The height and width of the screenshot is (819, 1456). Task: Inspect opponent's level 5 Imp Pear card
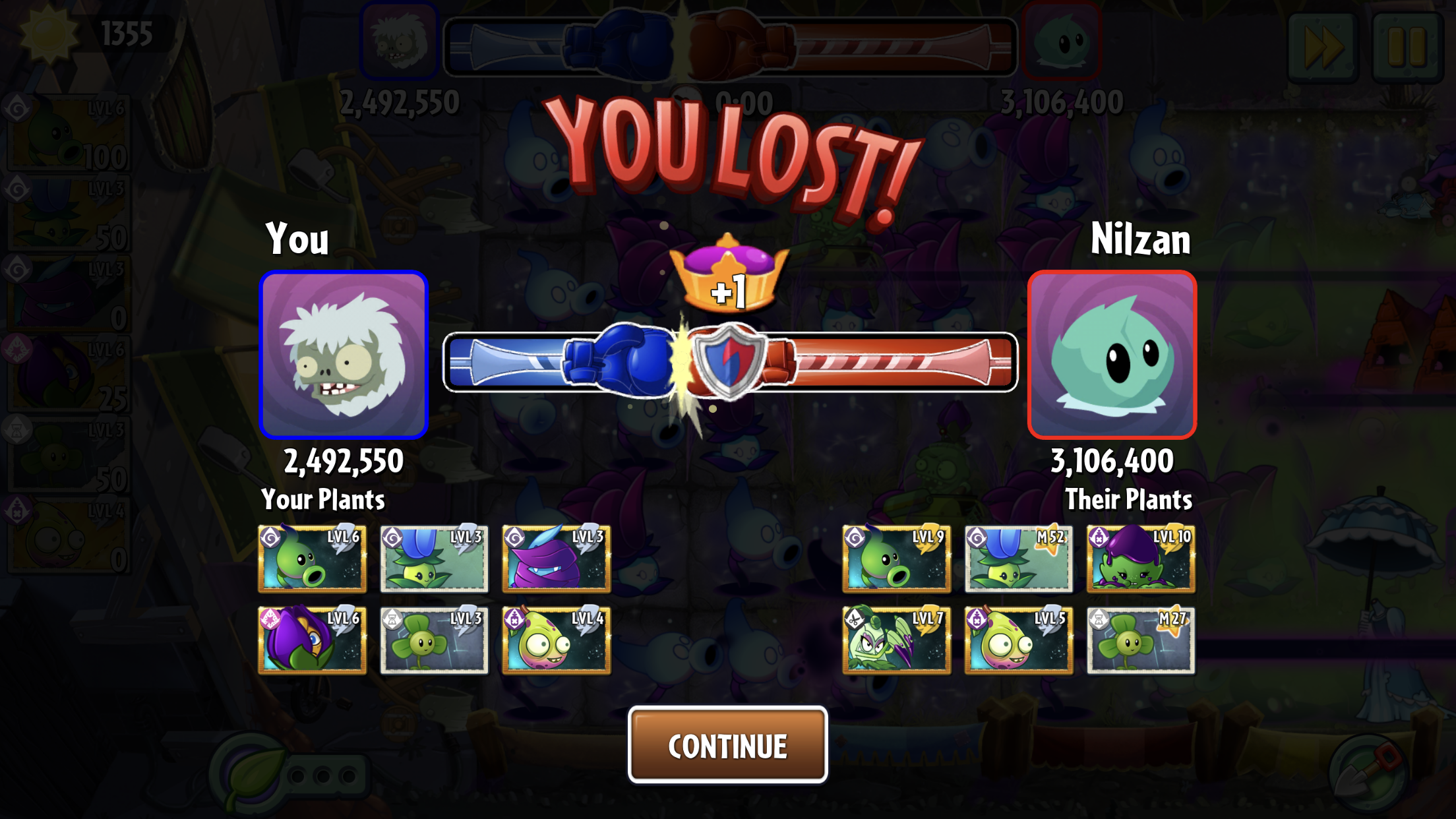pos(1018,640)
